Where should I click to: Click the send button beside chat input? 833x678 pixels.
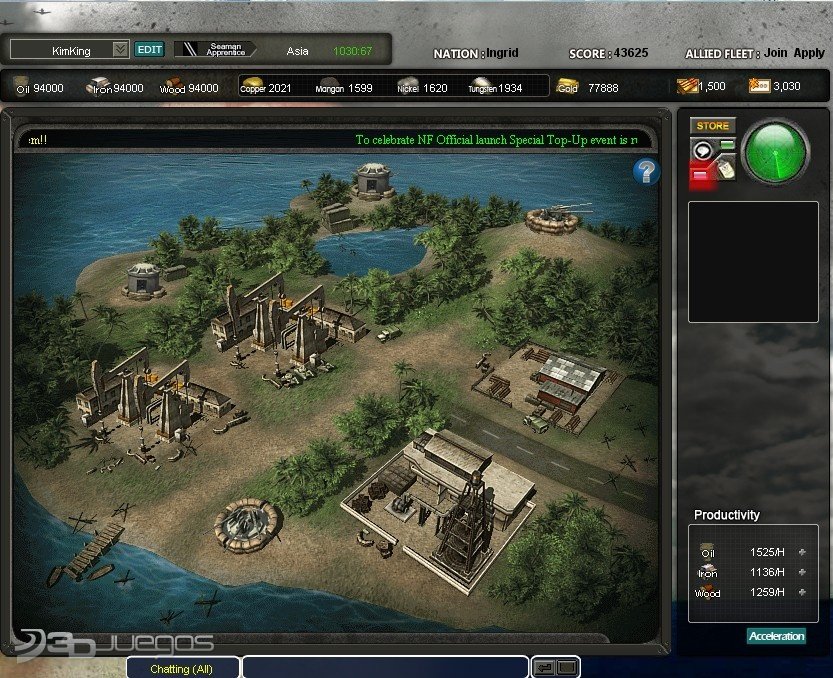(545, 667)
